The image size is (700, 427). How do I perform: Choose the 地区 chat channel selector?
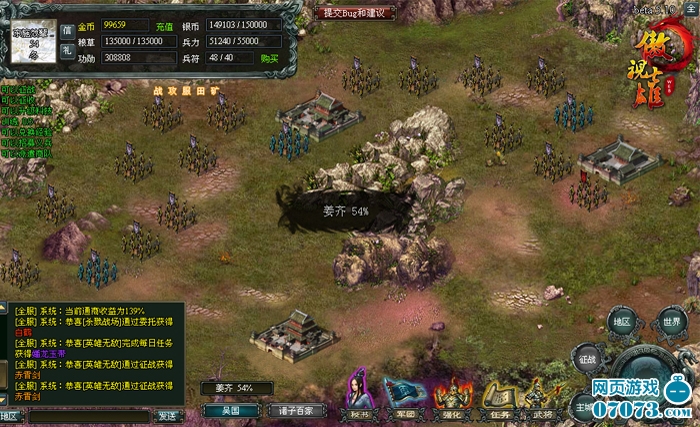[x=11, y=415]
